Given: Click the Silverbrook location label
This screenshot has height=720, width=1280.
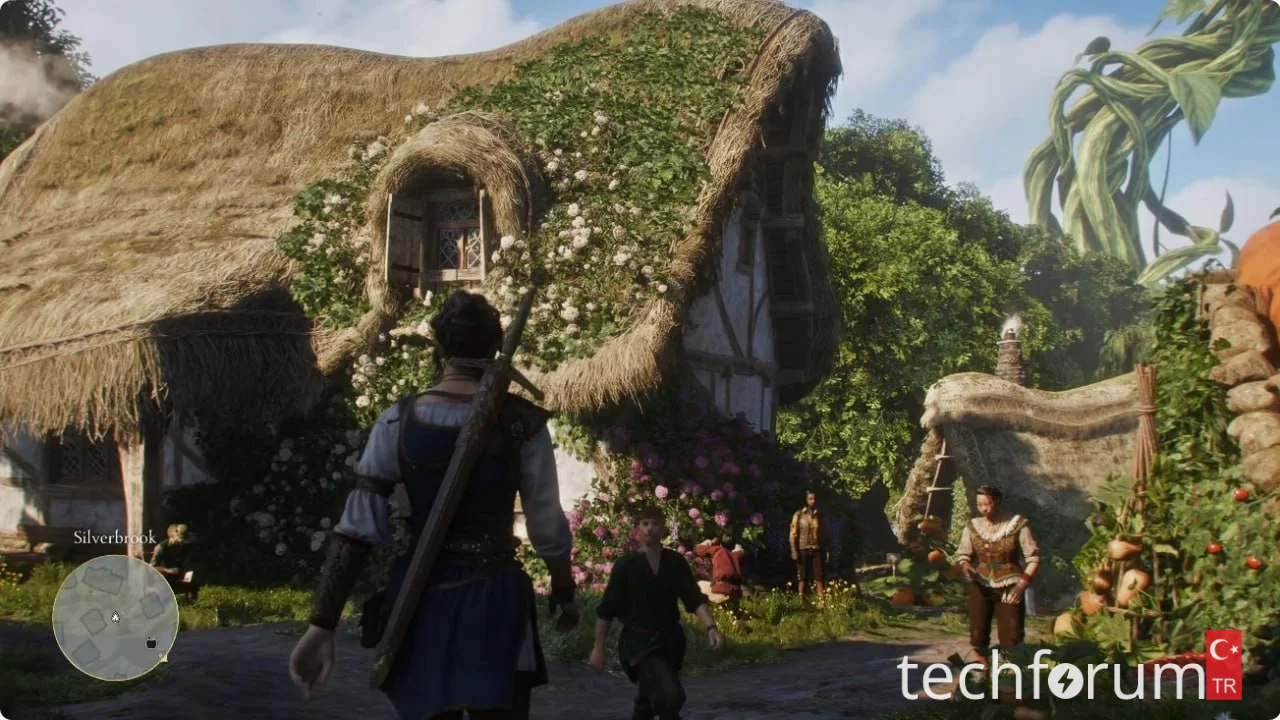Looking at the screenshot, I should 114,537.
